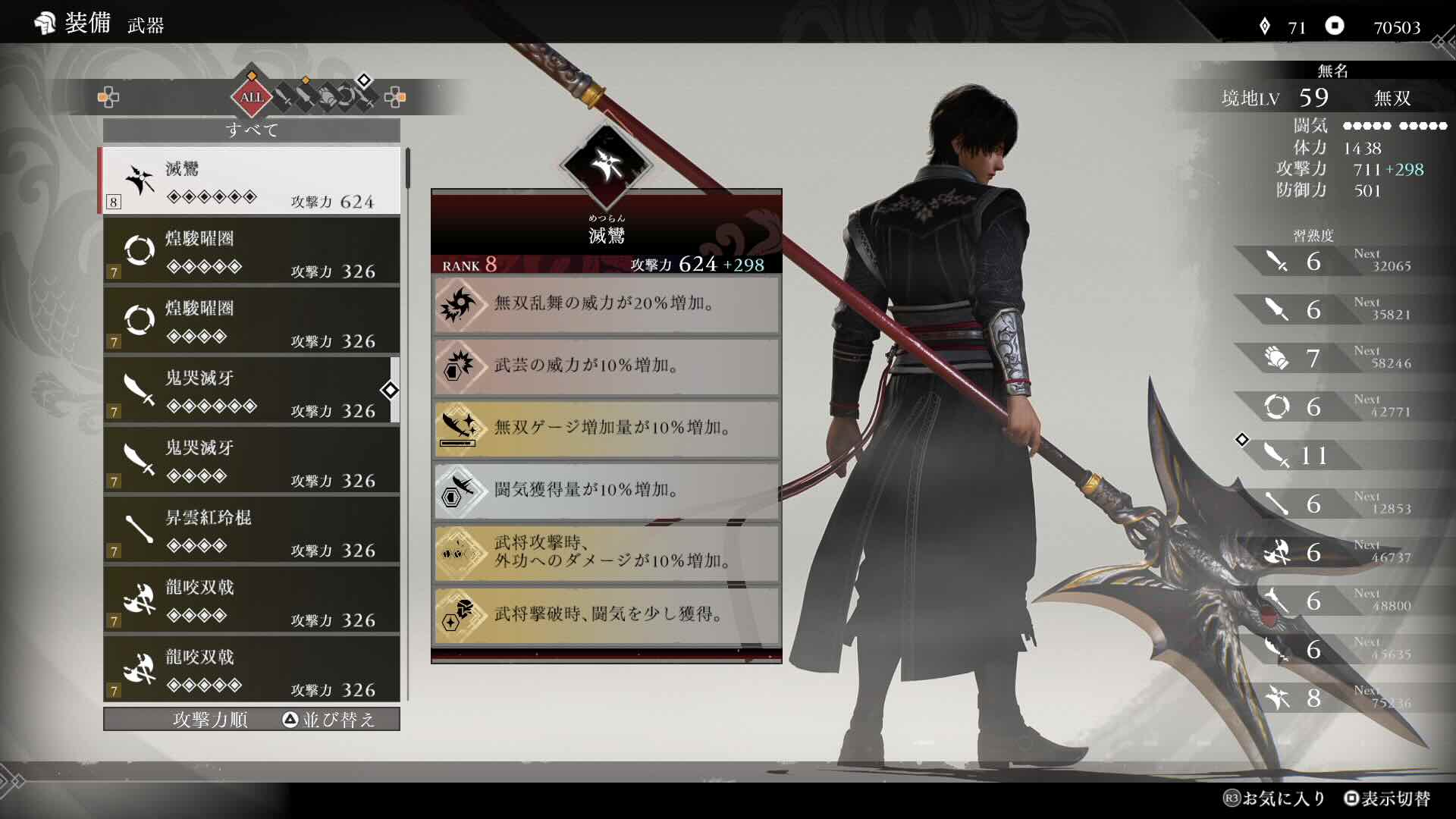The height and width of the screenshot is (819, 1456).
Task: Select the wheel weapon category filter icon
Action: 347,97
